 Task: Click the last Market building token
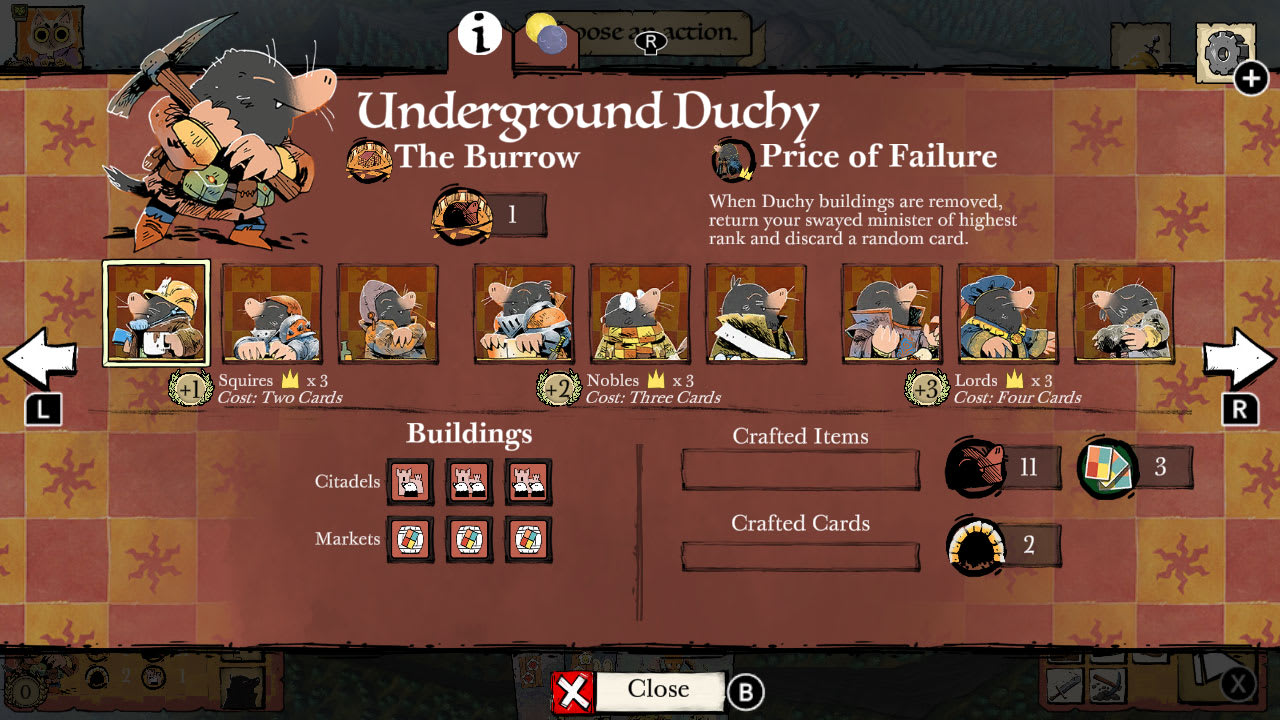coord(529,539)
